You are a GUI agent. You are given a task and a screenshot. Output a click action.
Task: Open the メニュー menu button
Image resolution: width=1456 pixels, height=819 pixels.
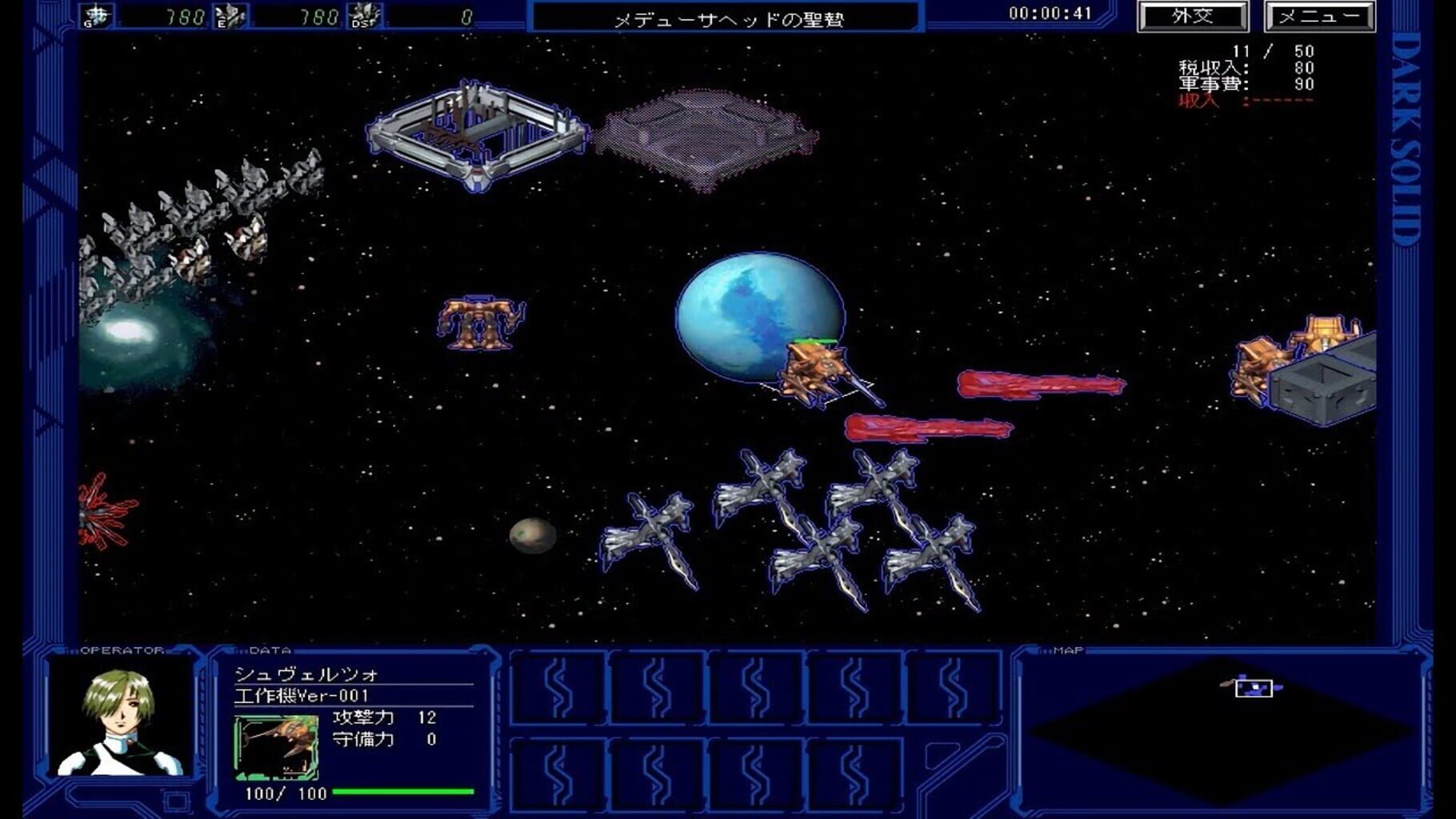click(1319, 17)
